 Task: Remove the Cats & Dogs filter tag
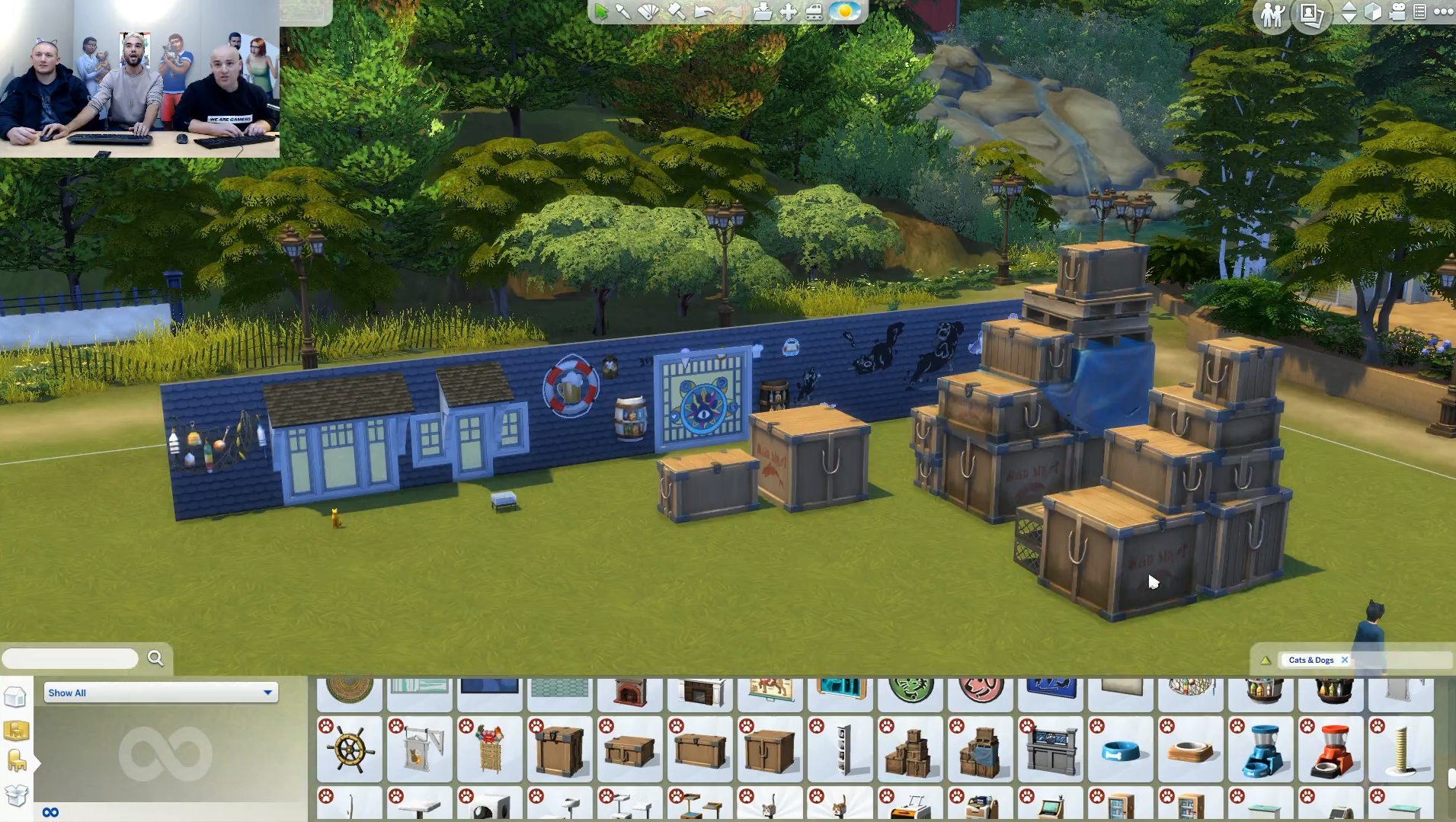pyautogui.click(x=1345, y=660)
